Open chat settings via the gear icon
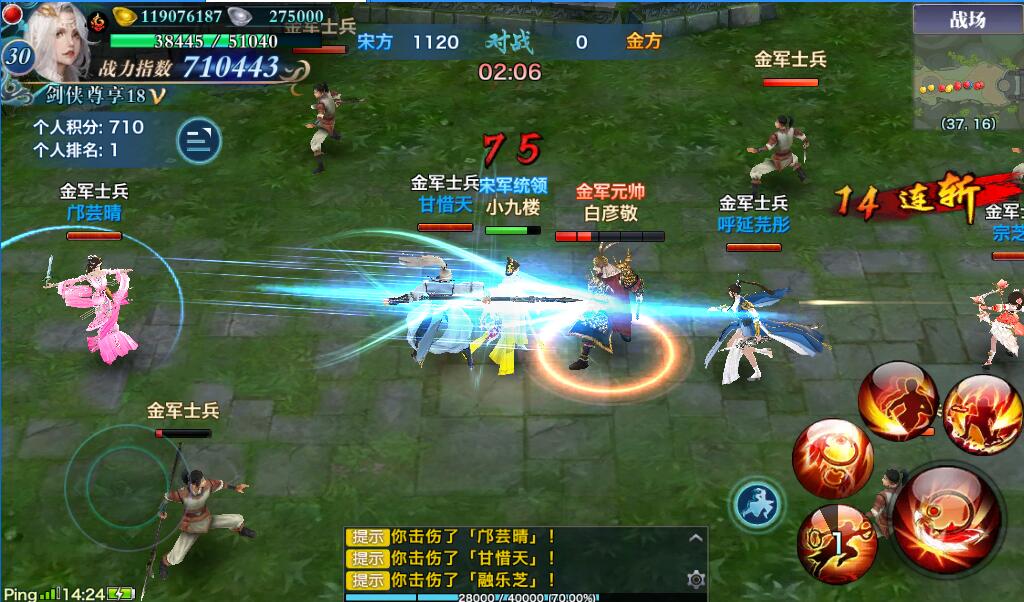 point(695,579)
